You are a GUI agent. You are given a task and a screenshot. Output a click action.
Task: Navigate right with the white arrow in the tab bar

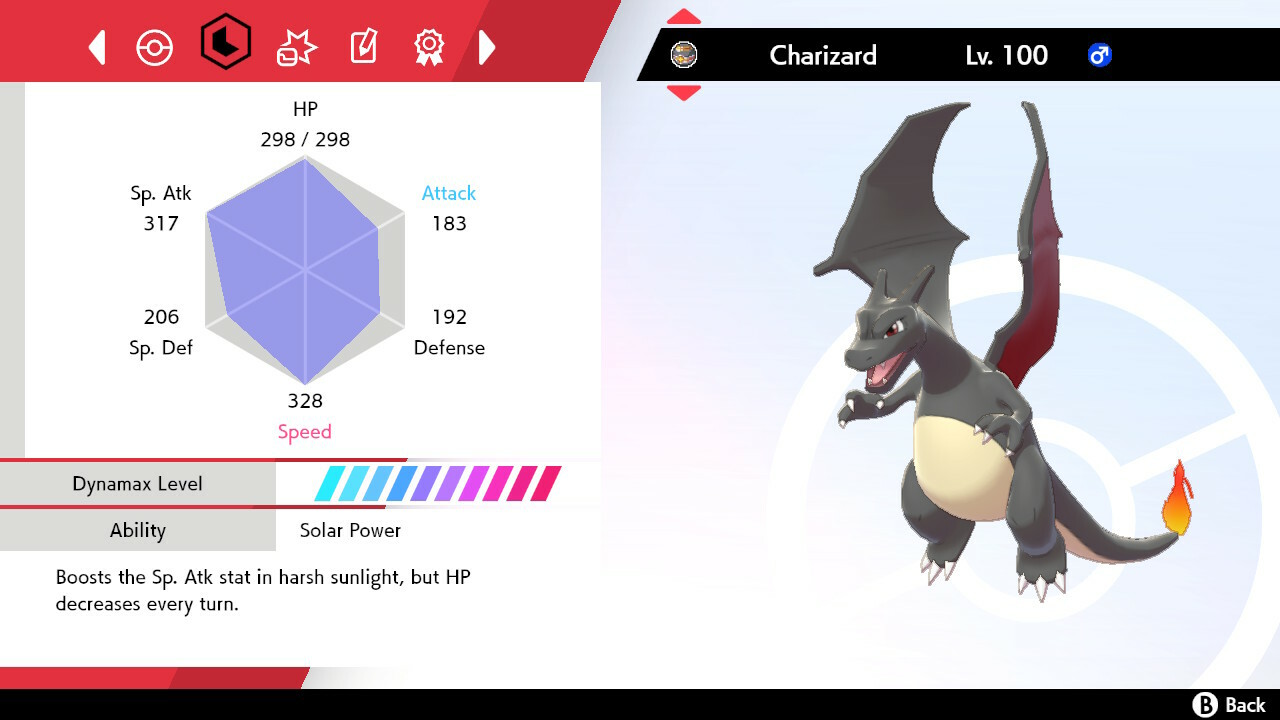(x=487, y=46)
